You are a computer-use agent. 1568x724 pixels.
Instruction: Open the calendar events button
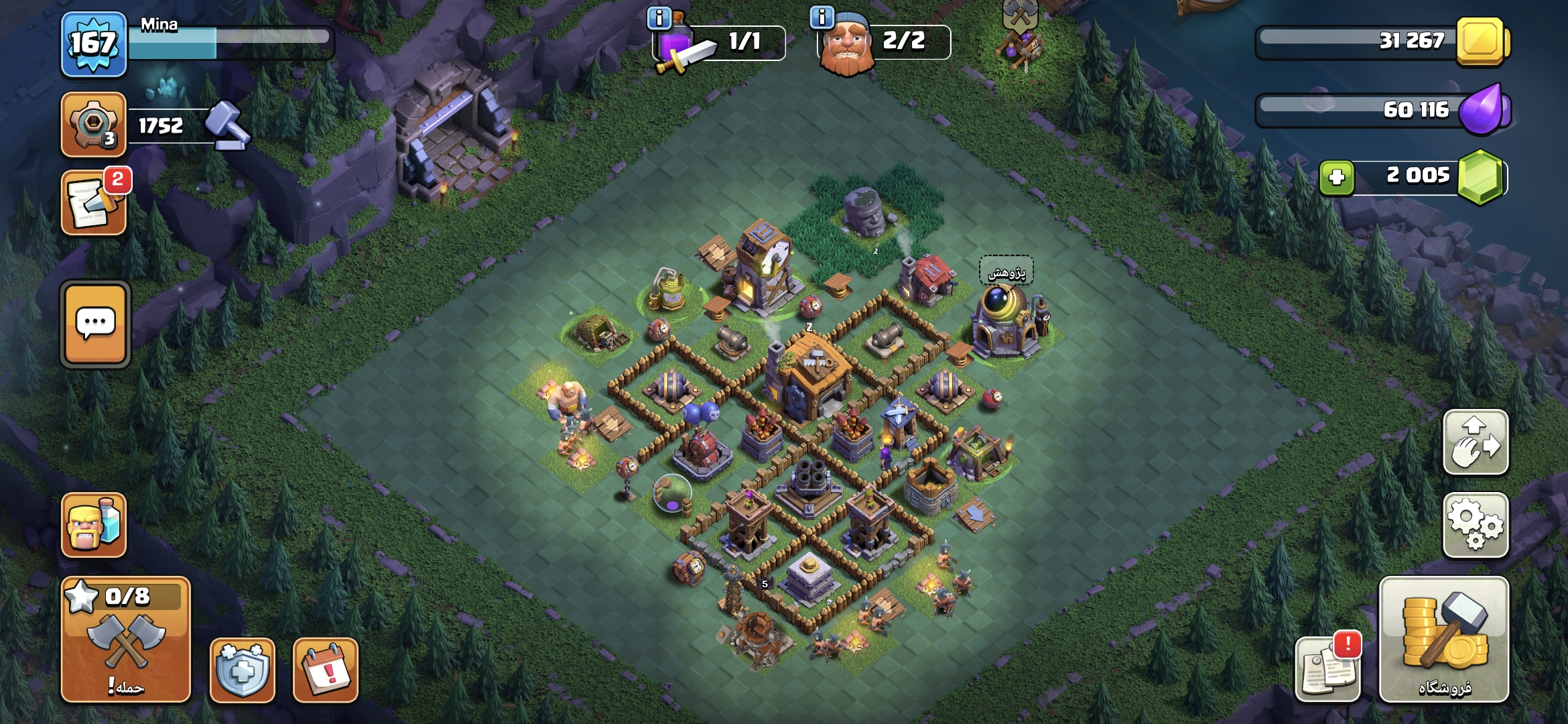326,670
